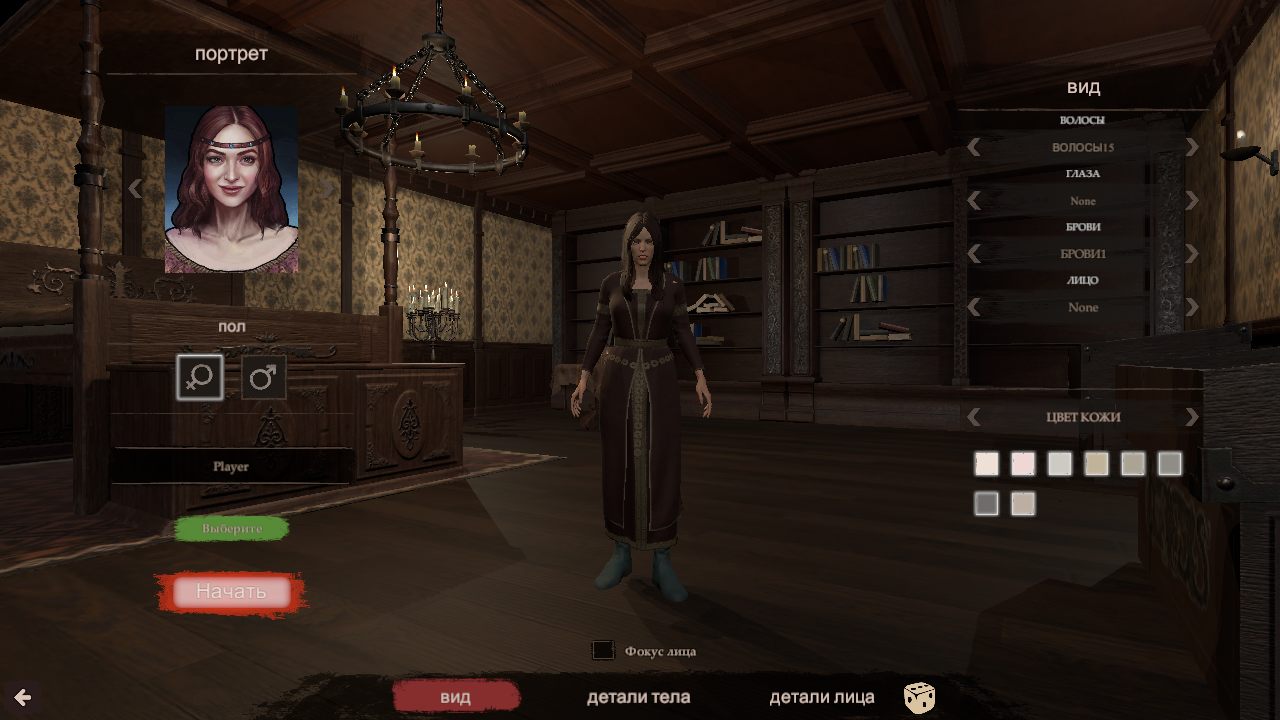The height and width of the screenshot is (720, 1280).
Task: Cycle to the next hair style (Волосы15)
Action: (x=1191, y=148)
